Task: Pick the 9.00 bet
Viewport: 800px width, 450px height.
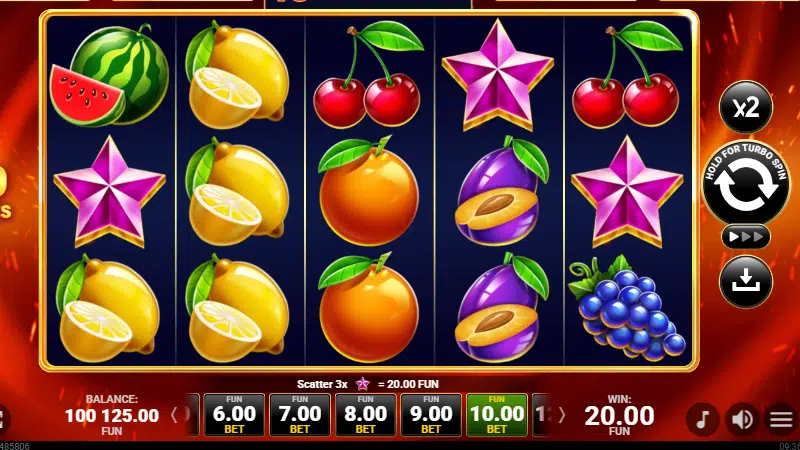Action: 431,414
